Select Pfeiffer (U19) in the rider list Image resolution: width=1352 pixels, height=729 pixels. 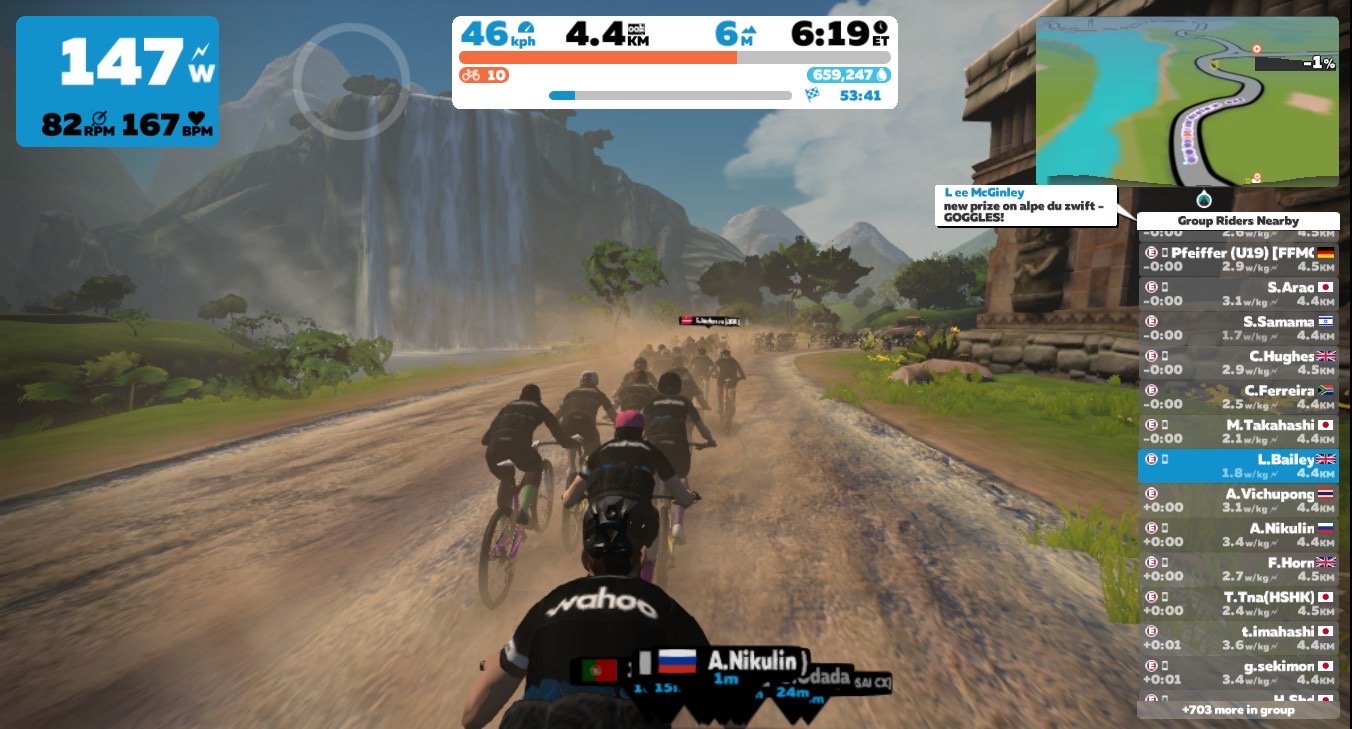1238,260
